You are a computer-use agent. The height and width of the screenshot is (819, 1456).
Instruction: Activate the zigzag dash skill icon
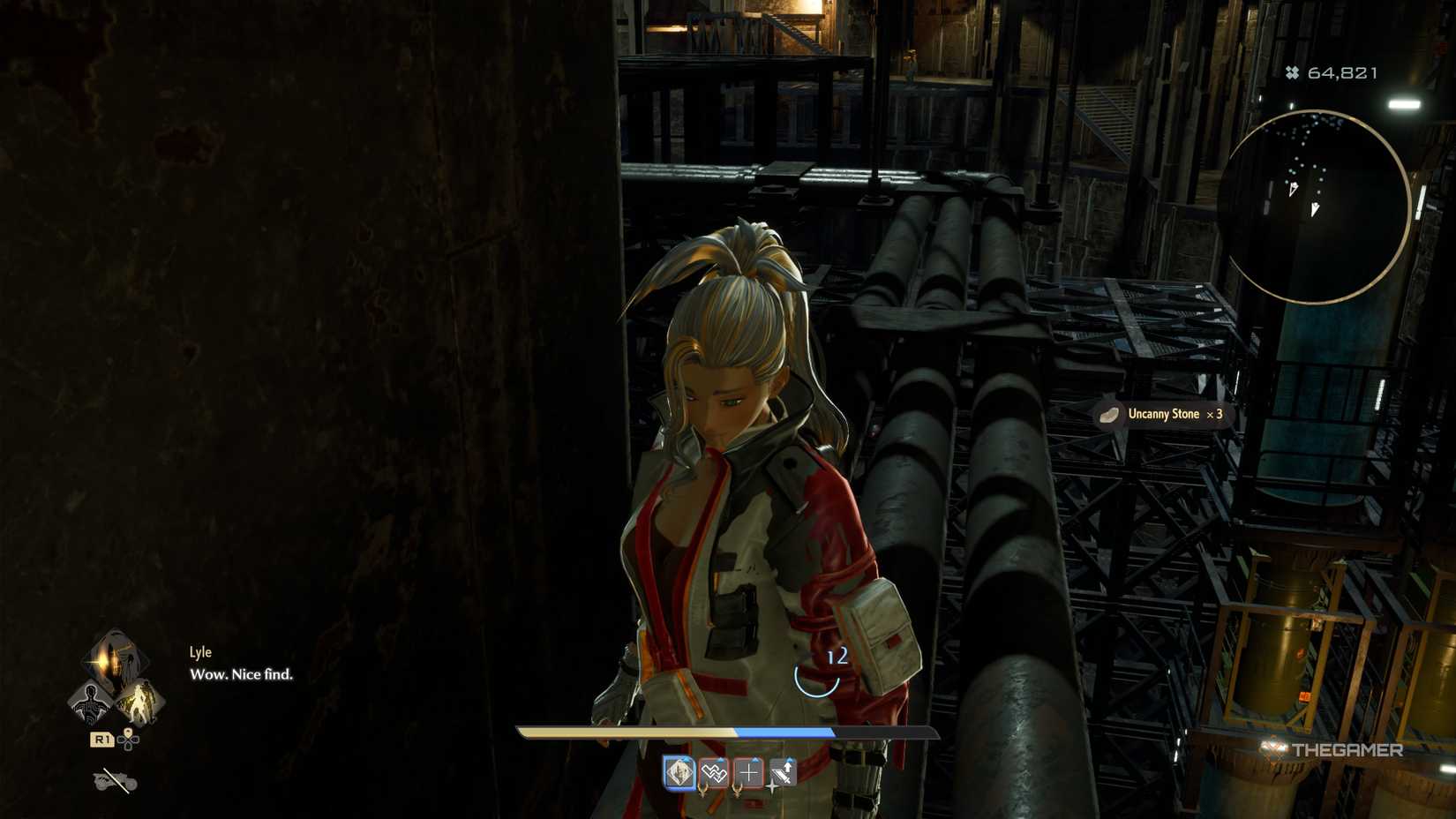point(712,773)
